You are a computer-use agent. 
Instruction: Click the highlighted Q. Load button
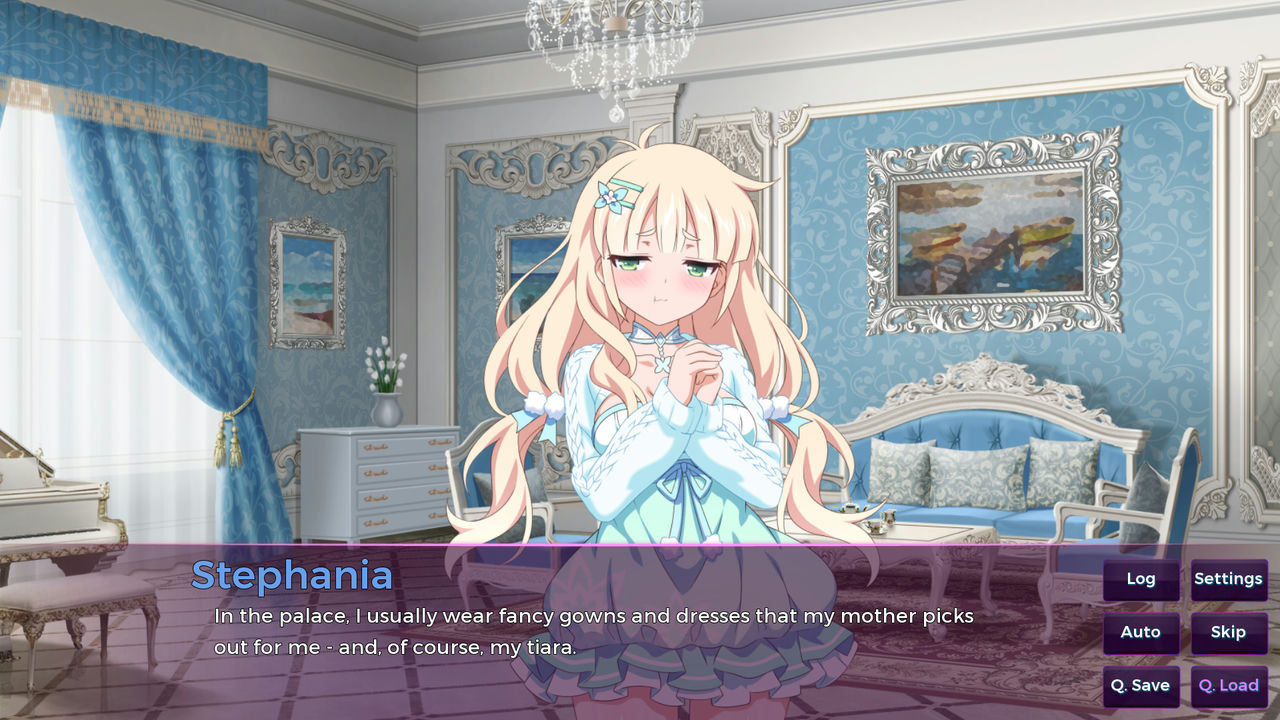click(x=1228, y=686)
